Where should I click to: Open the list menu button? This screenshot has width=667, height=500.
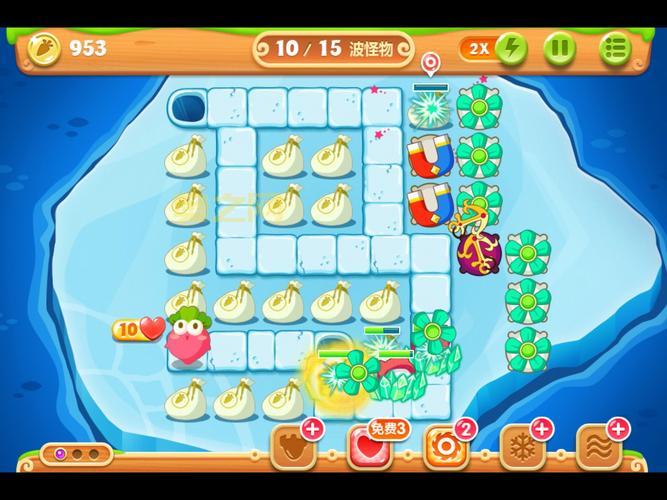[x=615, y=47]
